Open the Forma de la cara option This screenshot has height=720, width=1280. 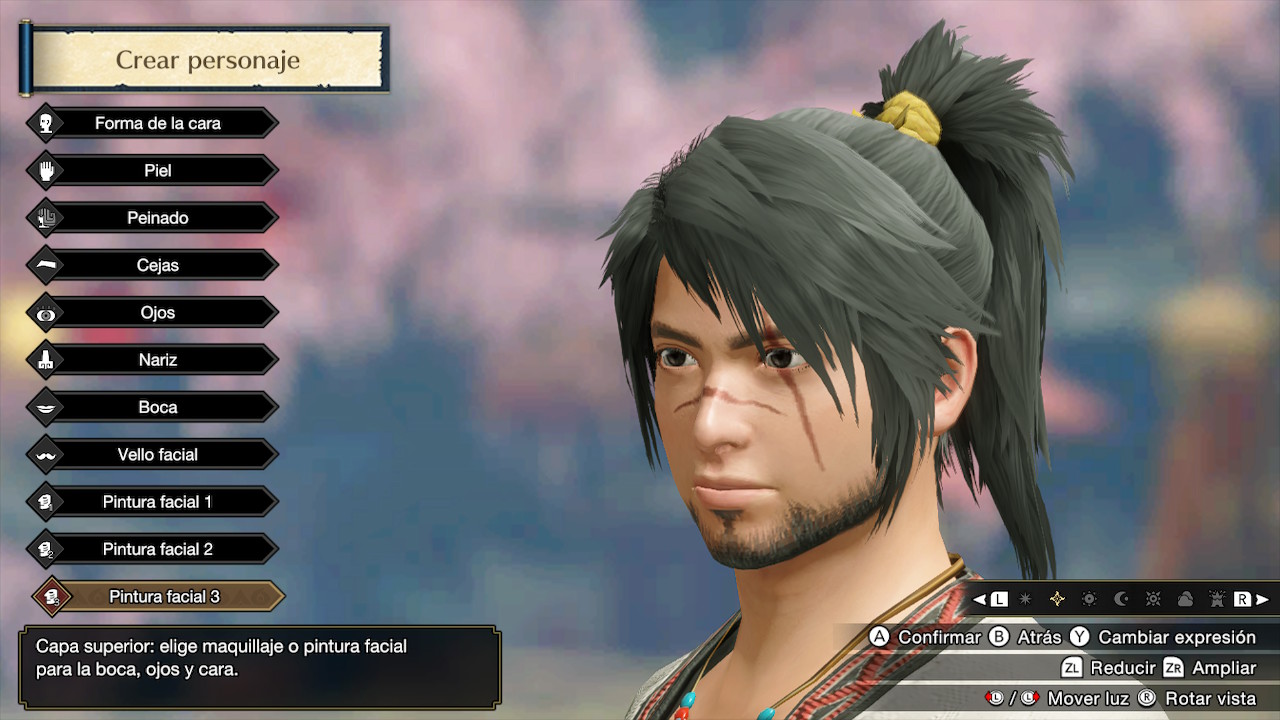tap(157, 123)
